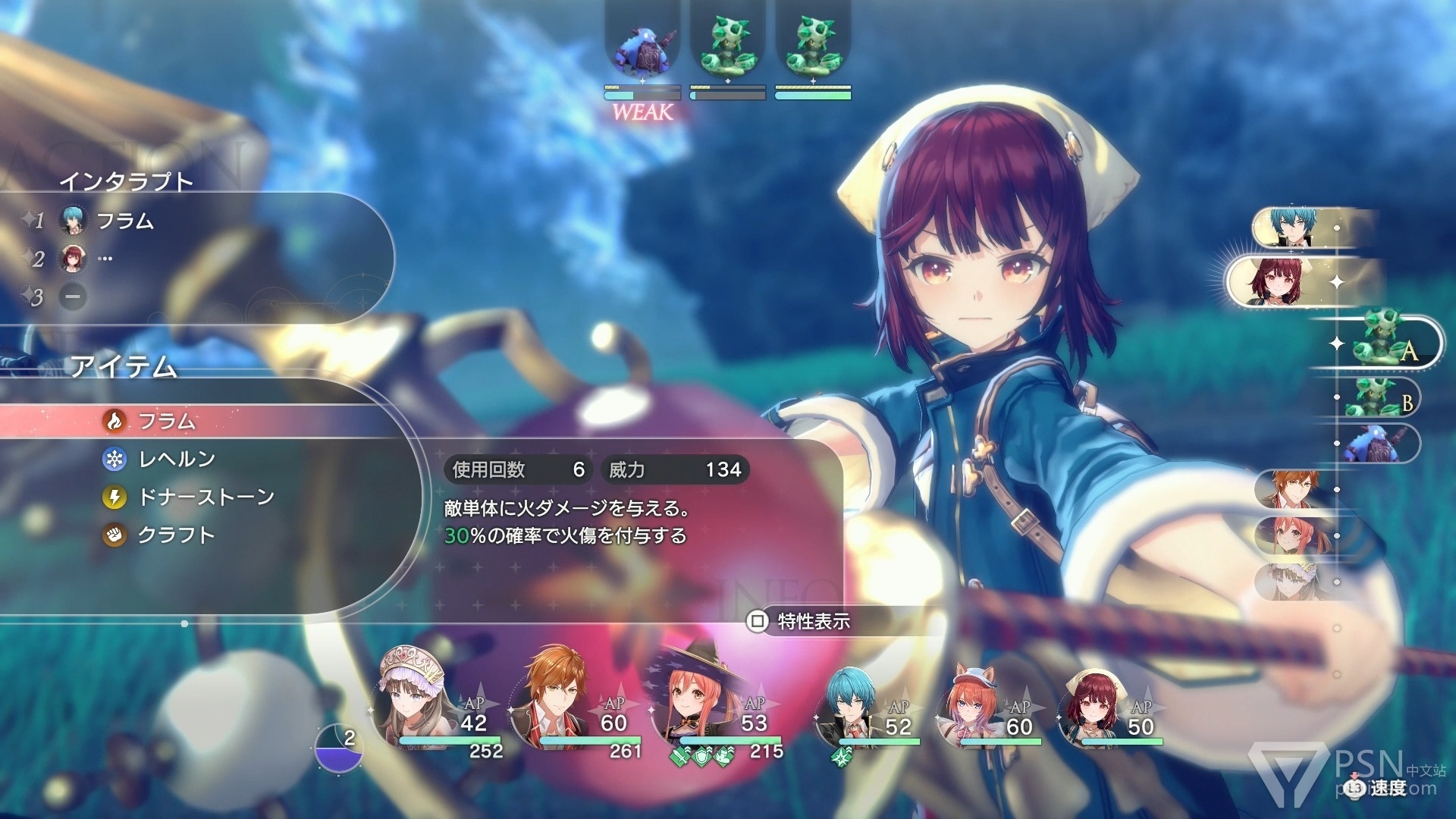The image size is (1456, 819).
Task: Choose the レヘルン ice item
Action: 176,459
